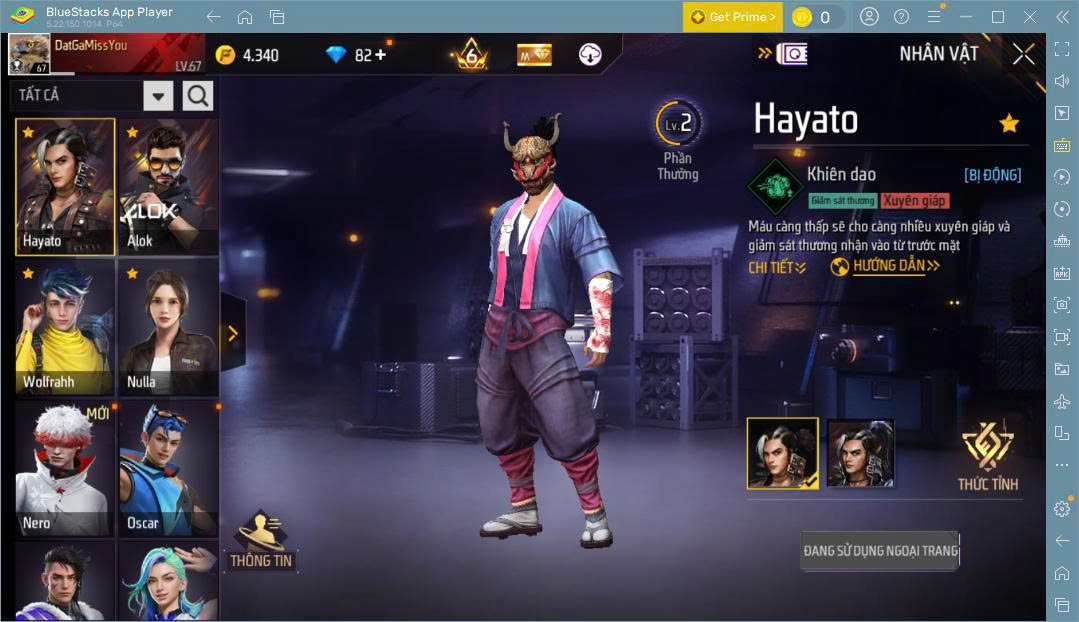The image size is (1079, 622).
Task: Expand the character list side arrow
Action: click(233, 333)
